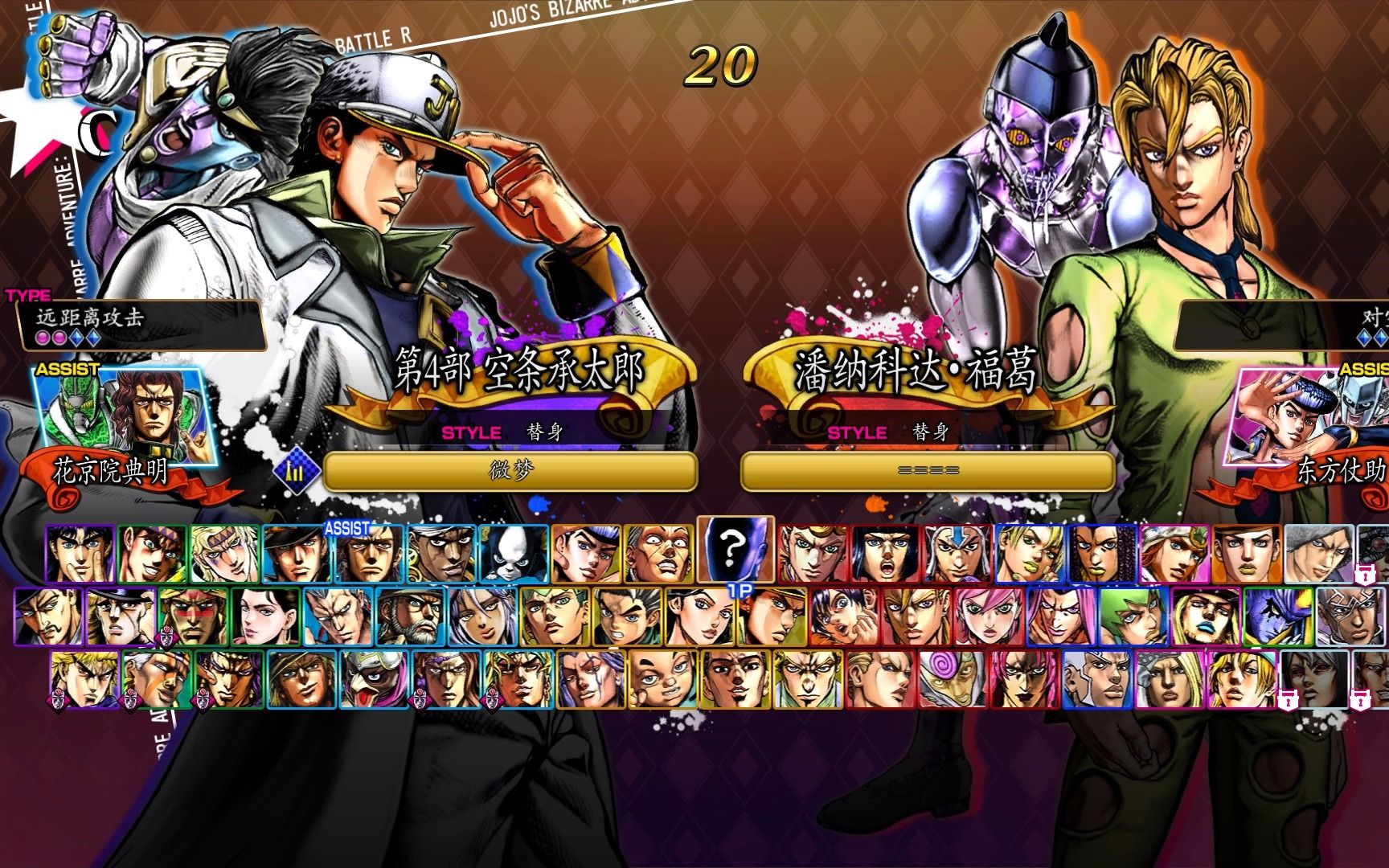Pick Polnareff's silver-haired portrait
The height and width of the screenshot is (868, 1389).
[x=338, y=616]
